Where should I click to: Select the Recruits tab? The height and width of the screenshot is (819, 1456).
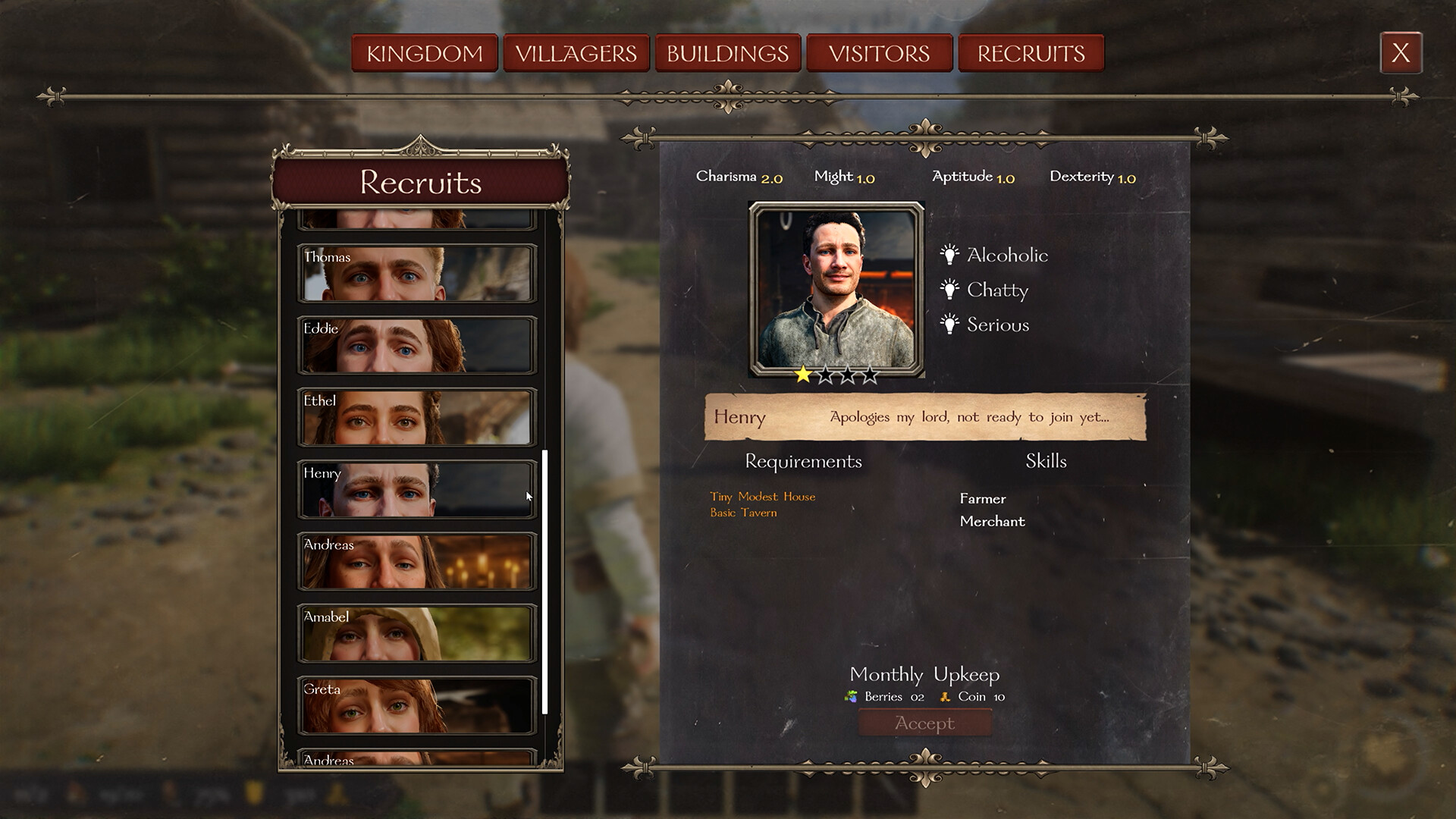pos(1031,53)
